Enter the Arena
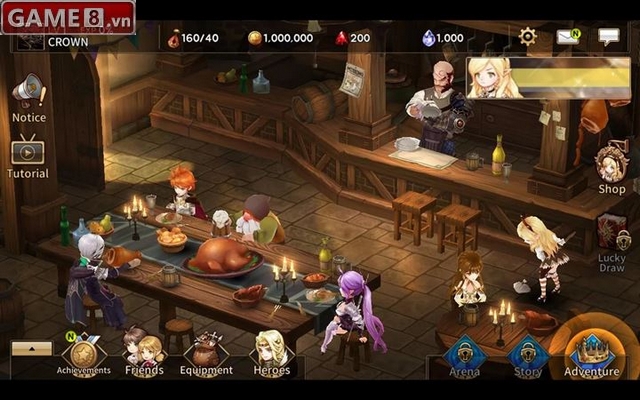This screenshot has height=400, width=640. click(464, 357)
